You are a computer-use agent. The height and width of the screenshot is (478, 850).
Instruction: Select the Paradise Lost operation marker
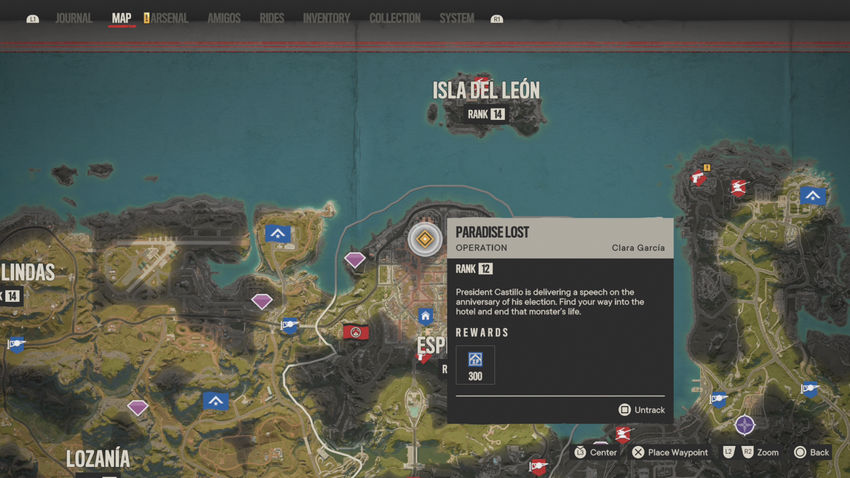point(425,238)
